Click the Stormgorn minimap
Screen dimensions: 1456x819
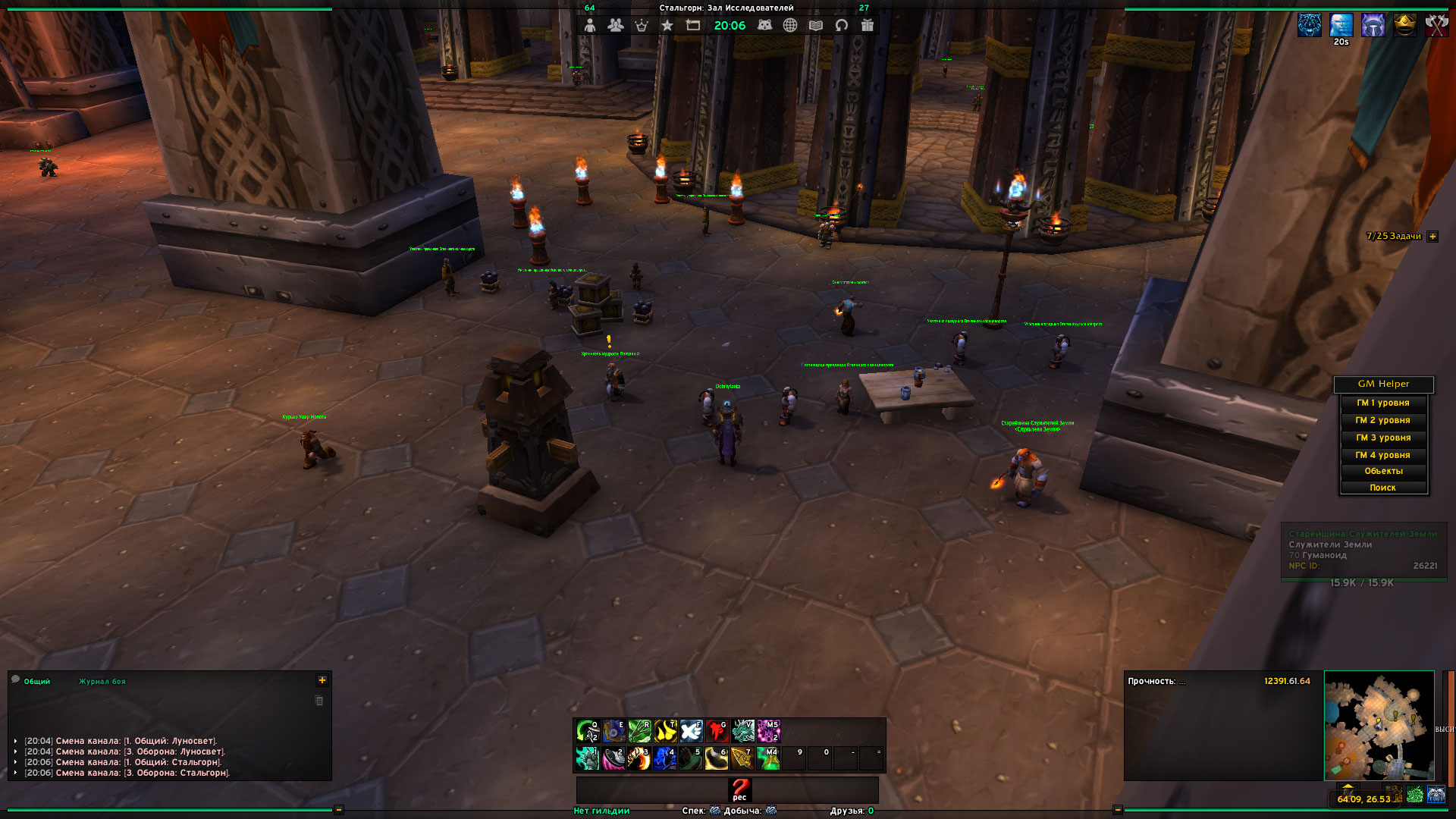click(x=1379, y=725)
